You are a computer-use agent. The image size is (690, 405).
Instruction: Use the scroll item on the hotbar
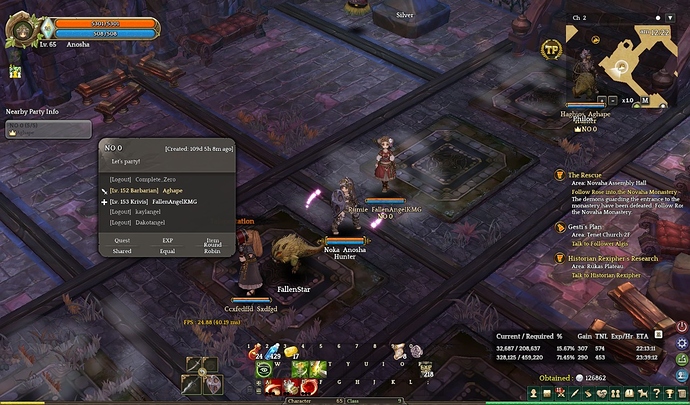click(398, 351)
